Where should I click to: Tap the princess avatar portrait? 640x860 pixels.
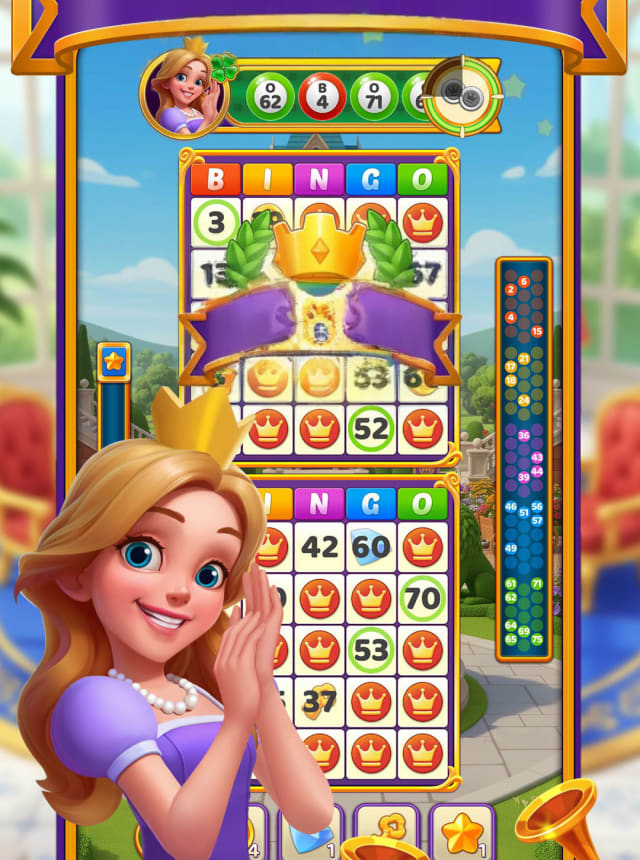[x=182, y=93]
